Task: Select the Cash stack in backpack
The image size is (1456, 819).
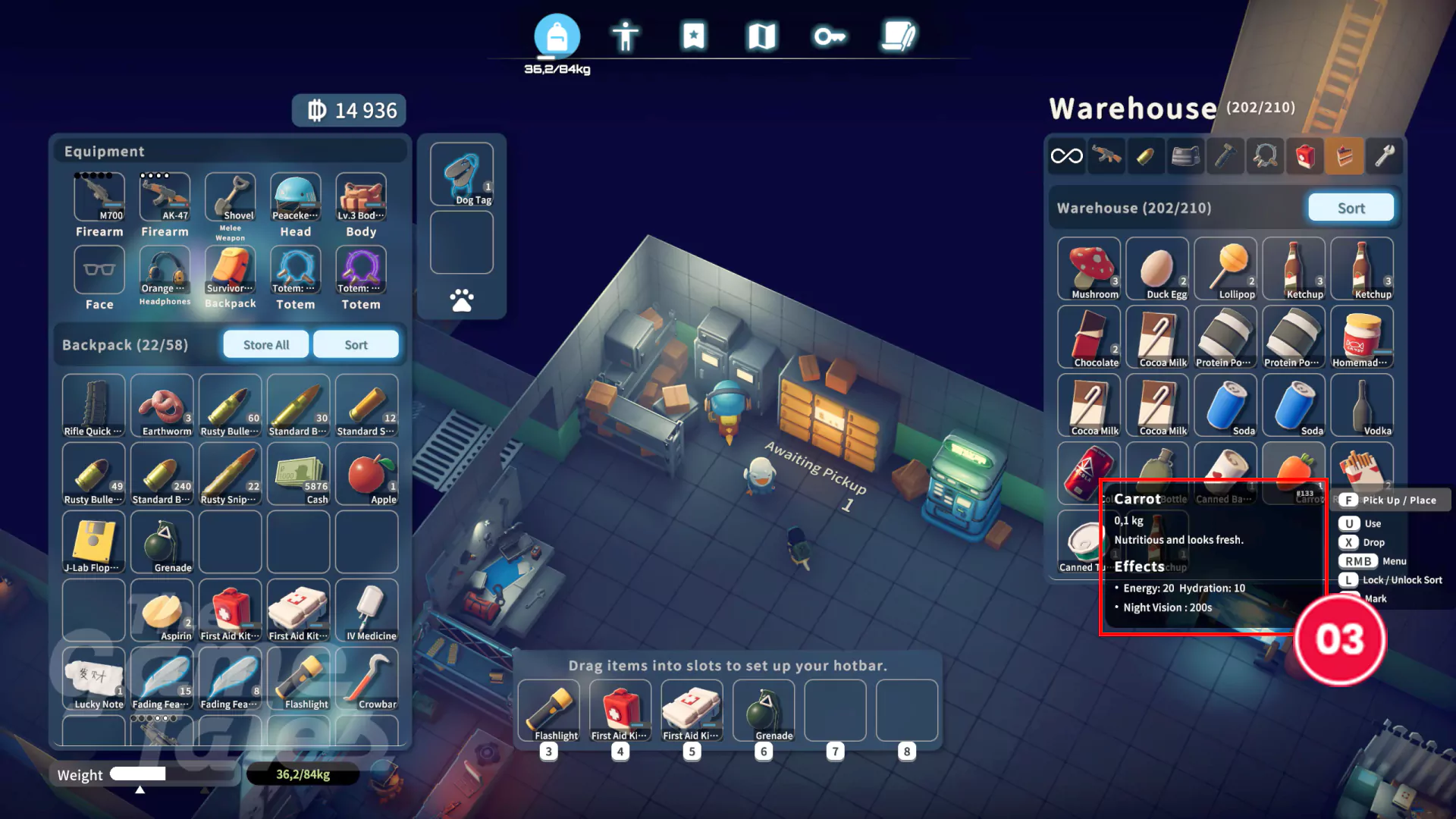Action: (299, 475)
